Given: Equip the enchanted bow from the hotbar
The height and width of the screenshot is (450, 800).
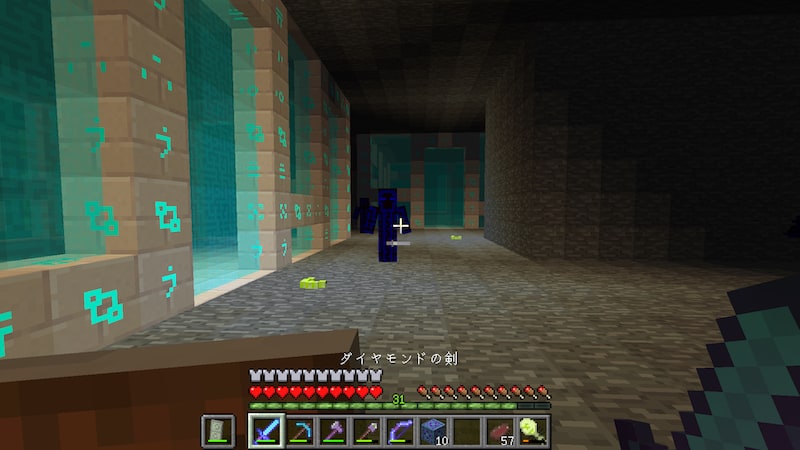Looking at the screenshot, I should pos(400,431).
